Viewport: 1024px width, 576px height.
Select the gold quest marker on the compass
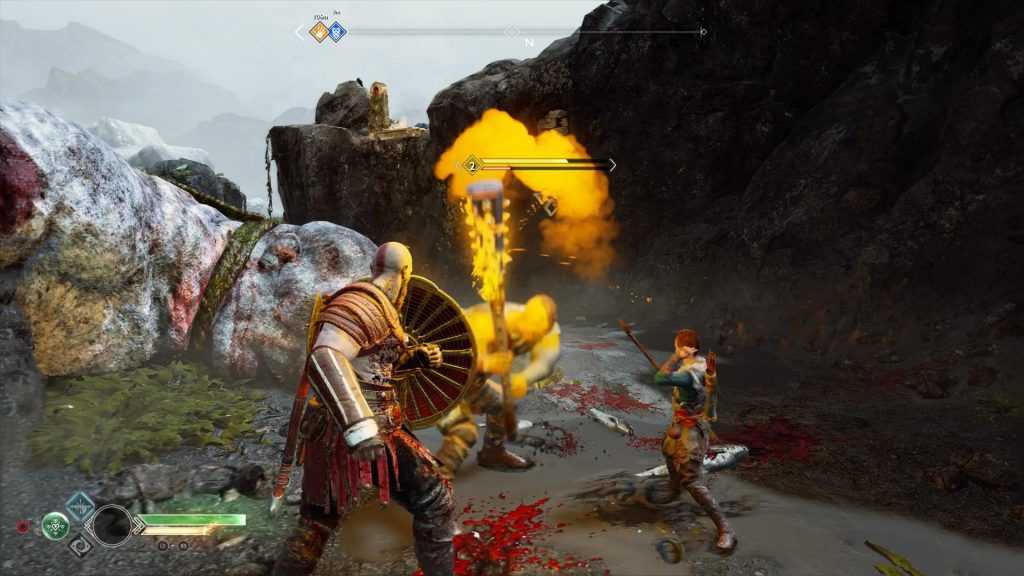click(319, 32)
